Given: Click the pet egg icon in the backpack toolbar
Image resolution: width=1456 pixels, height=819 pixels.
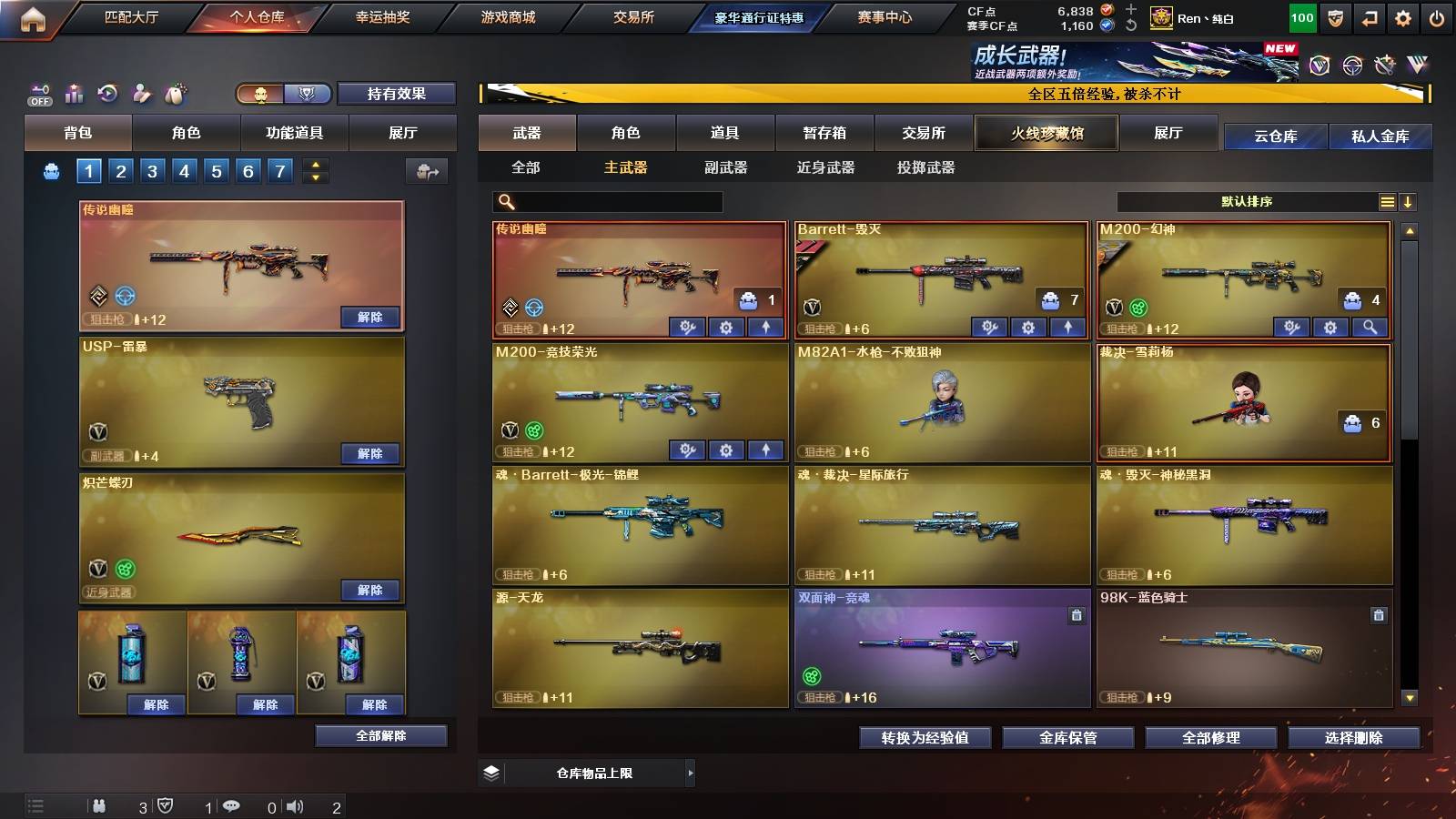Looking at the screenshot, I should (174, 93).
